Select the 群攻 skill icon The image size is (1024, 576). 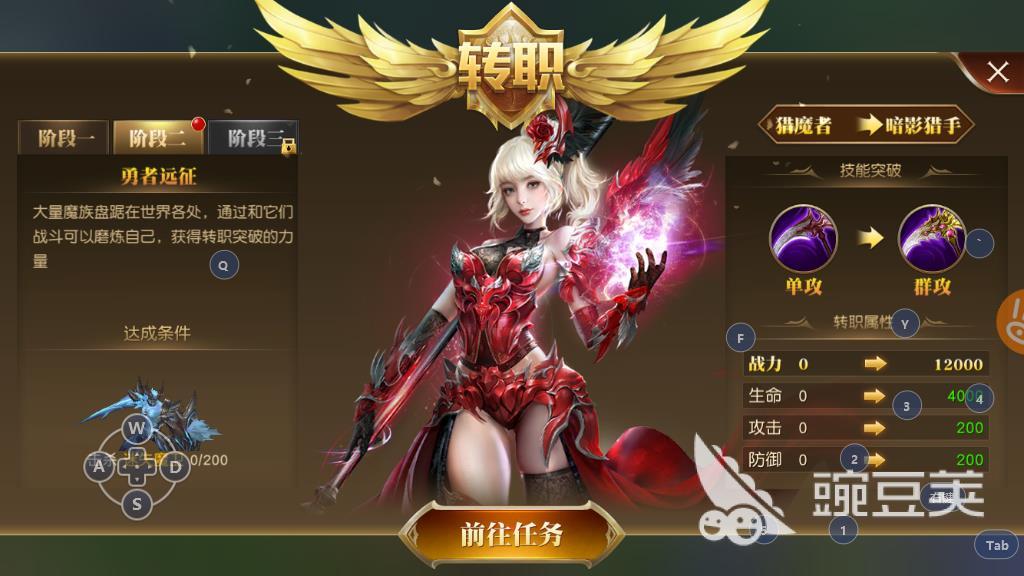click(x=931, y=238)
